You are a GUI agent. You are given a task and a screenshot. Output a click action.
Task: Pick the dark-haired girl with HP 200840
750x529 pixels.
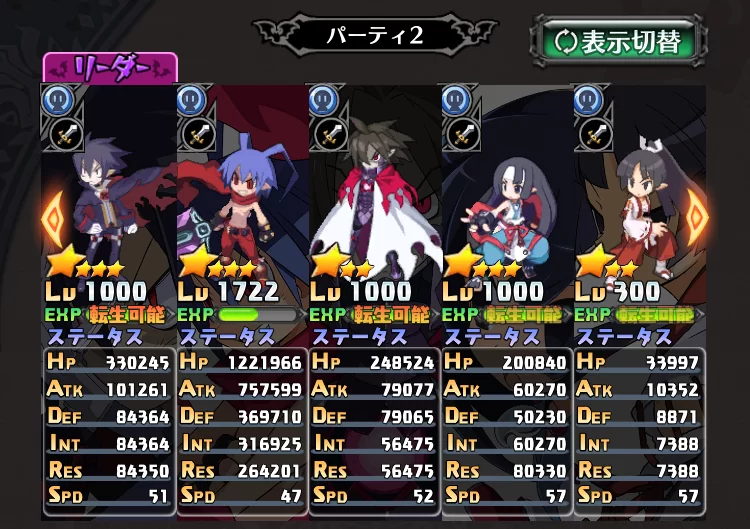[x=506, y=190]
